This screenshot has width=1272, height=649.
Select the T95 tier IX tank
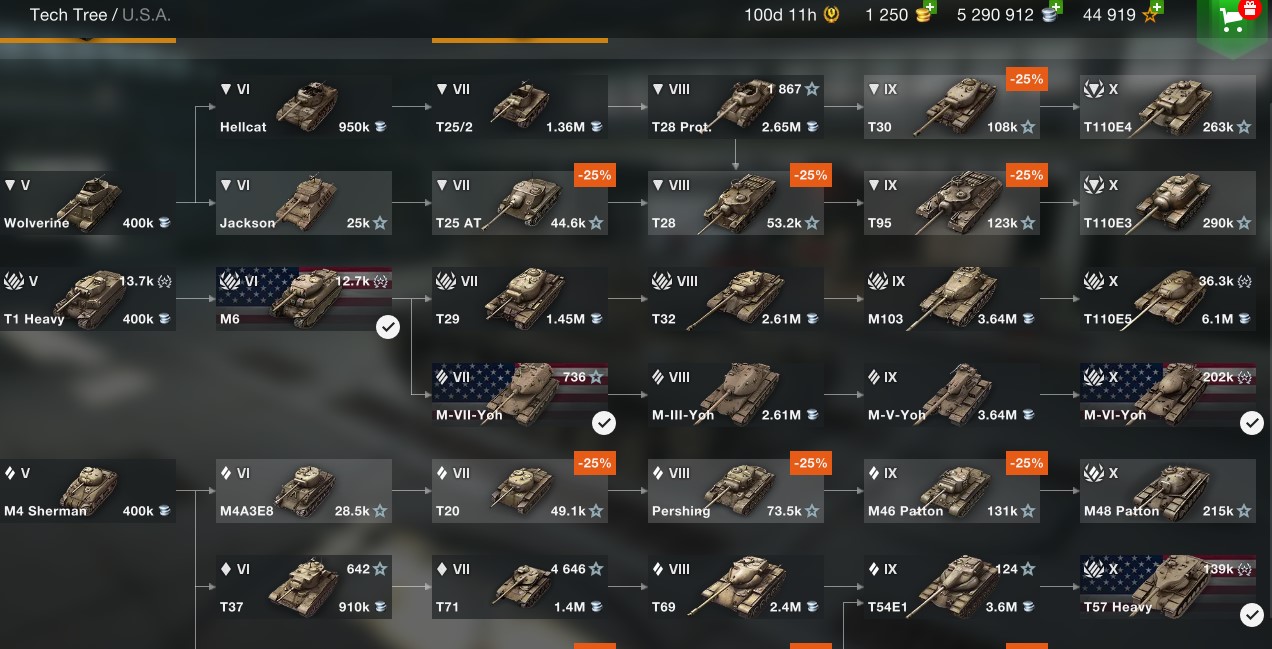click(952, 203)
